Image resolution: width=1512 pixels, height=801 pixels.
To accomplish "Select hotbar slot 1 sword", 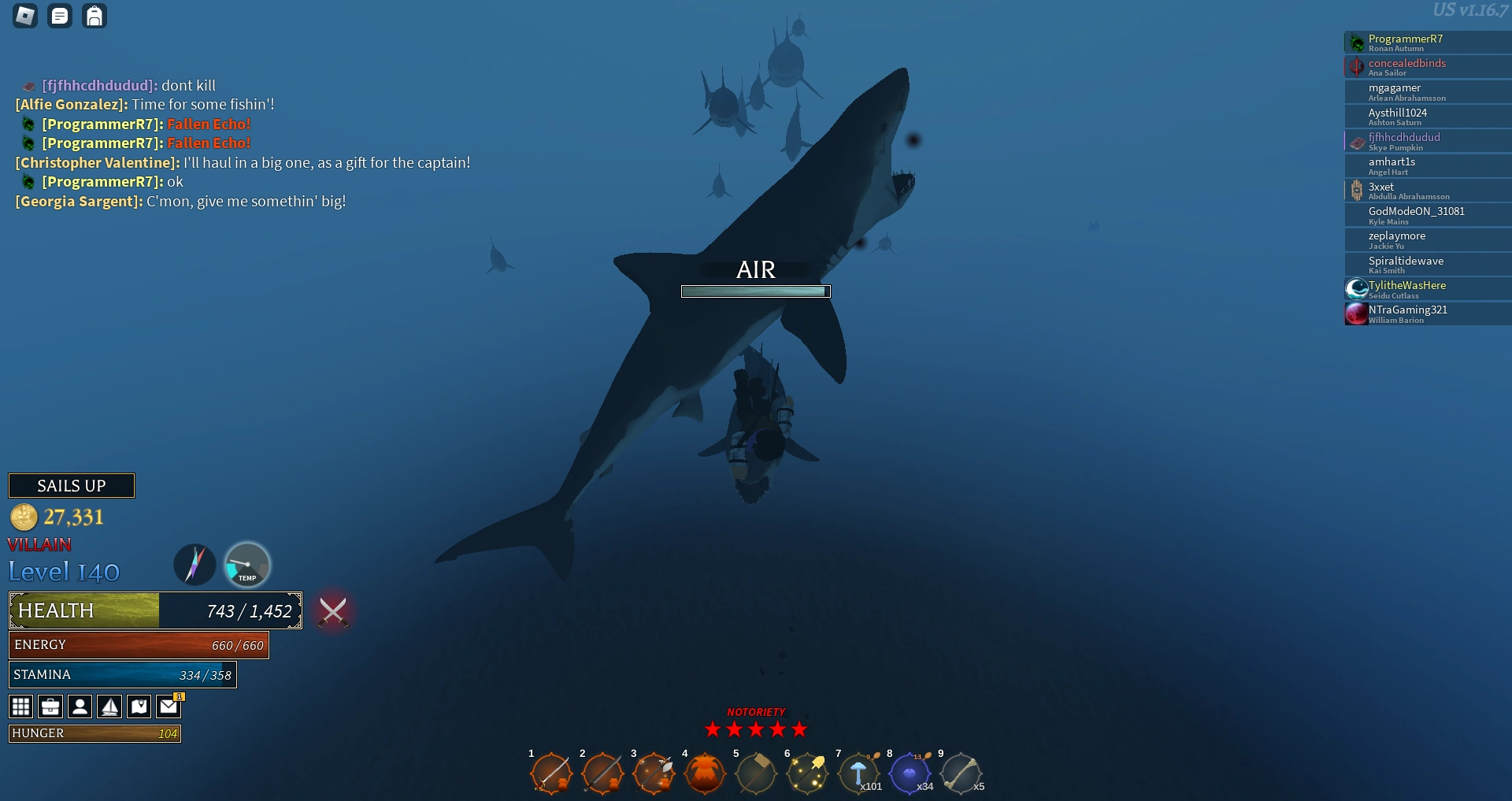I will (x=552, y=774).
